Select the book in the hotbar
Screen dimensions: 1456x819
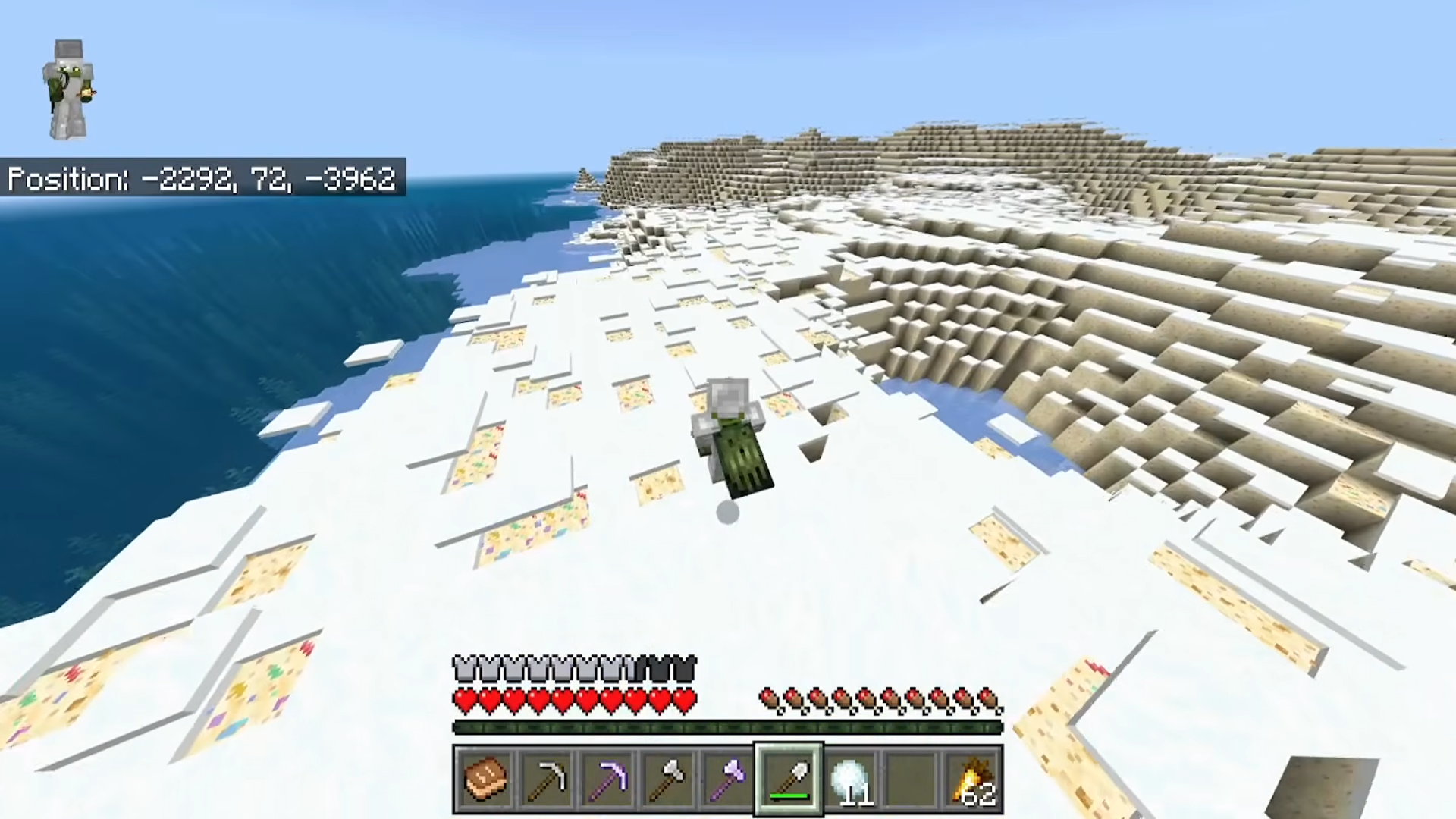click(x=485, y=779)
